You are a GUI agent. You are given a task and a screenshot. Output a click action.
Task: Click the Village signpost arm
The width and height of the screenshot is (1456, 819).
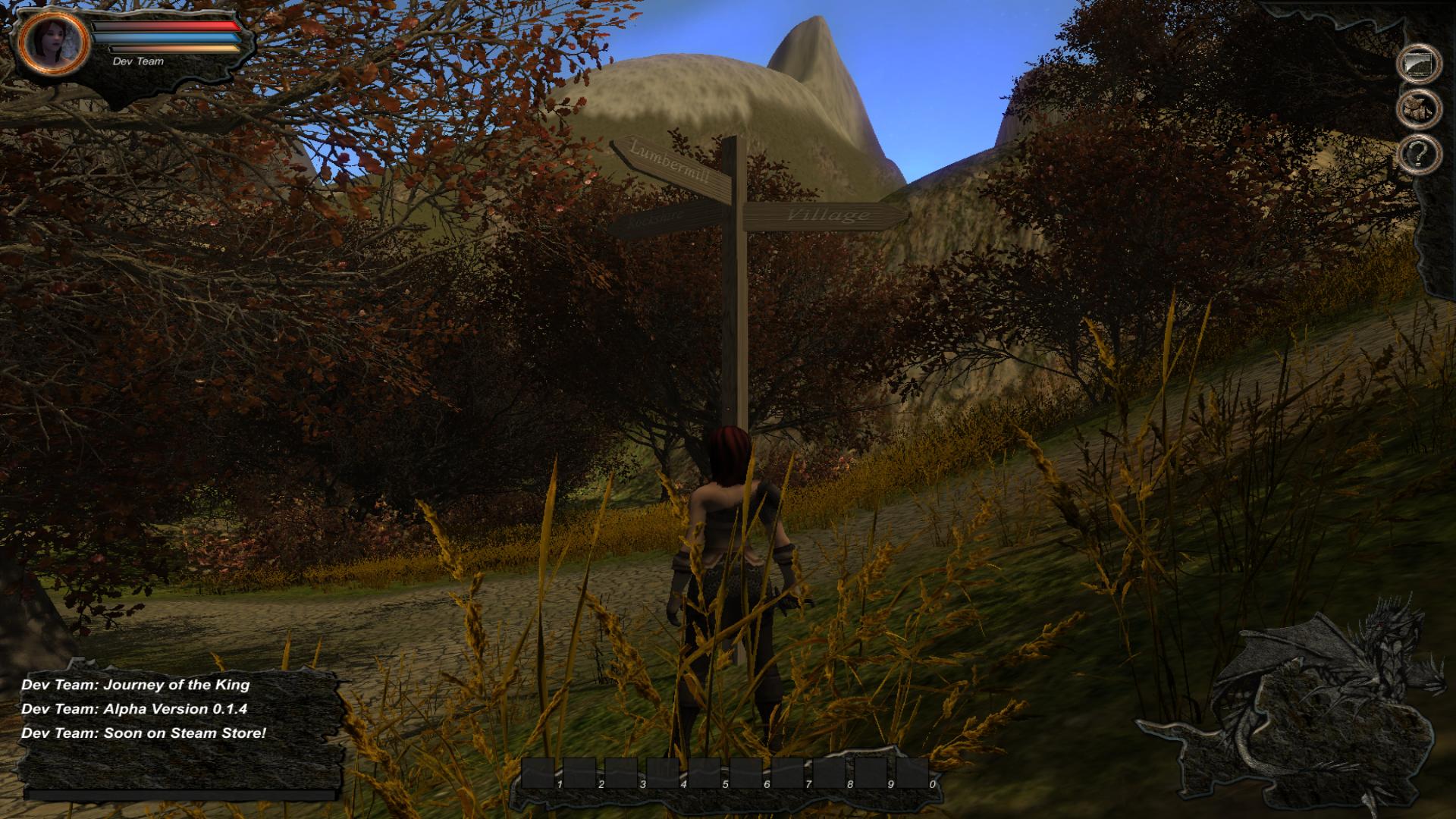[827, 215]
